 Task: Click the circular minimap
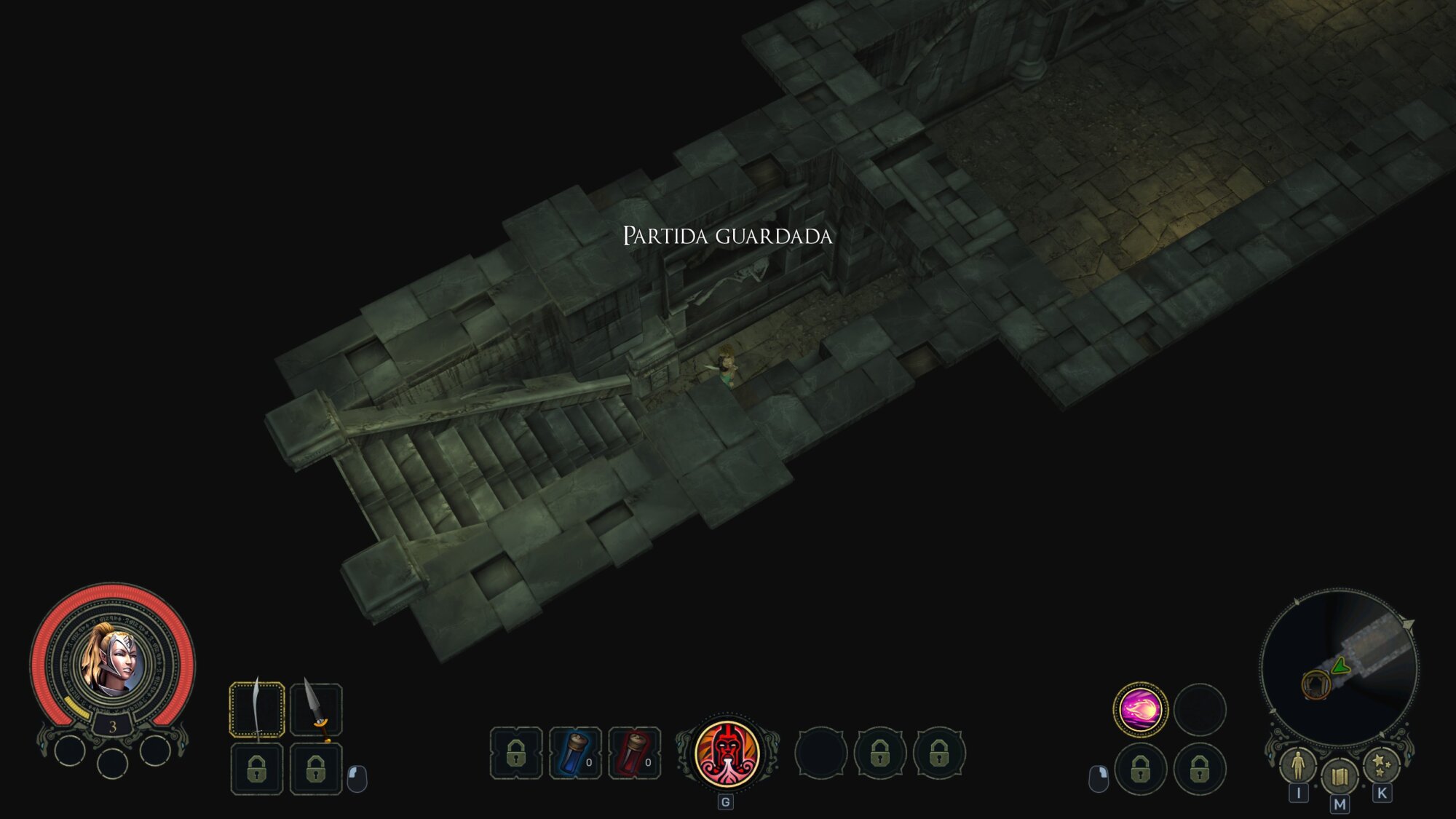coord(1340,666)
